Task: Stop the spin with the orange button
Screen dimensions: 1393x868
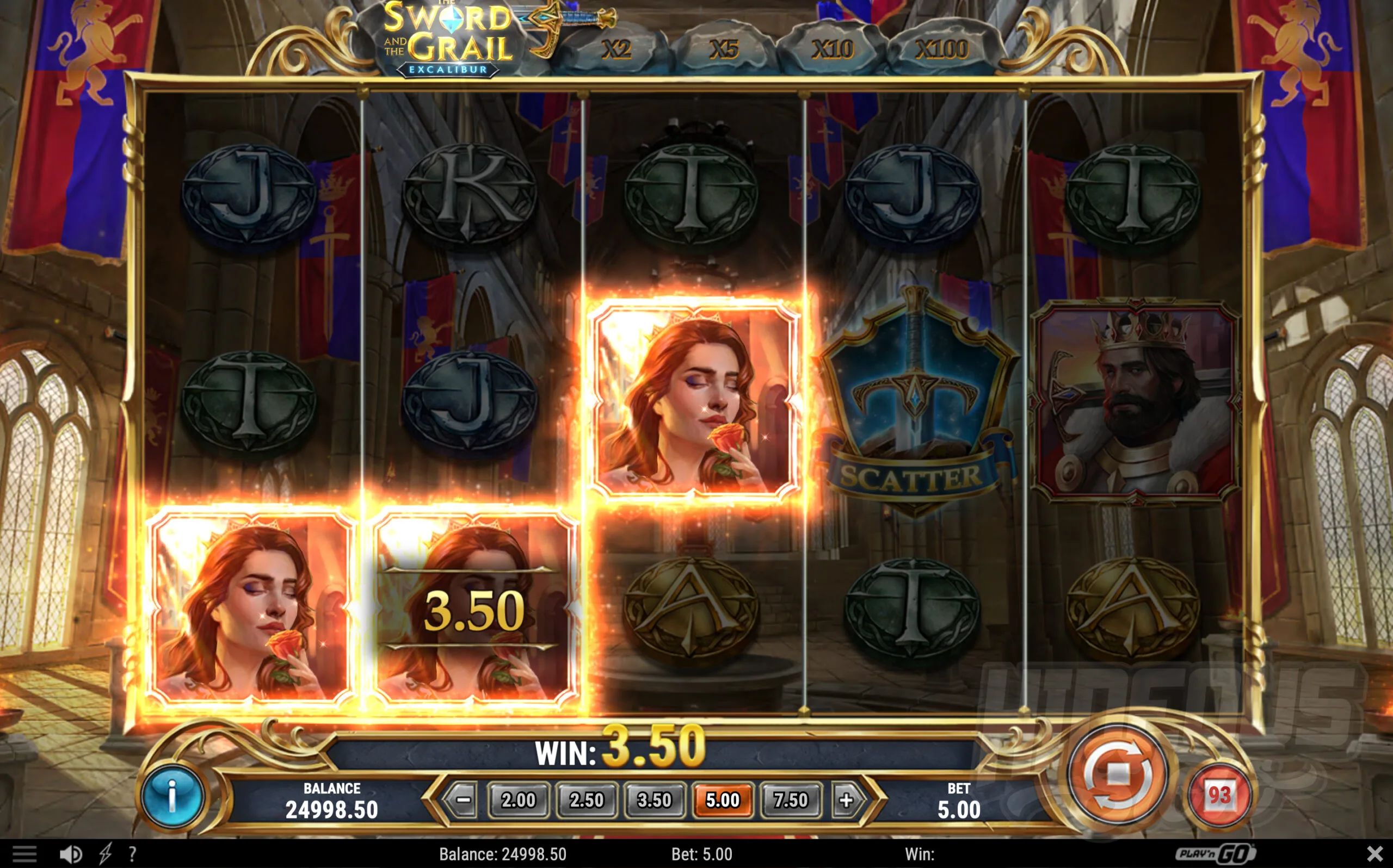Action: coord(1117,776)
